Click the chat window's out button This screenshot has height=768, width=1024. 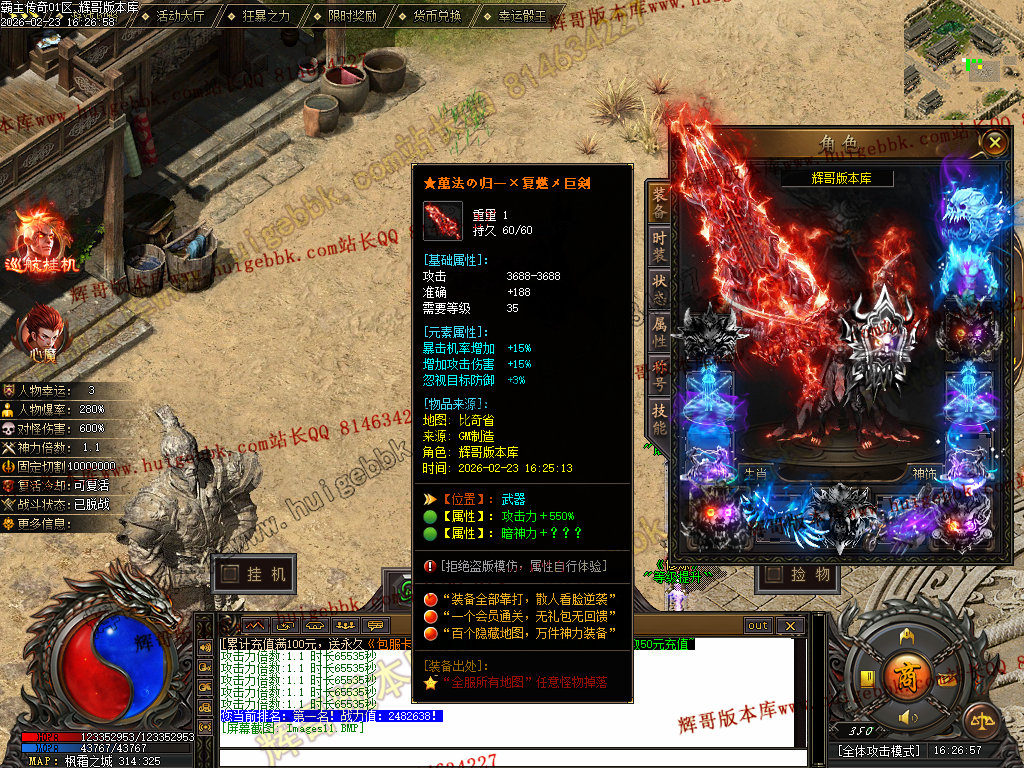coord(758,626)
